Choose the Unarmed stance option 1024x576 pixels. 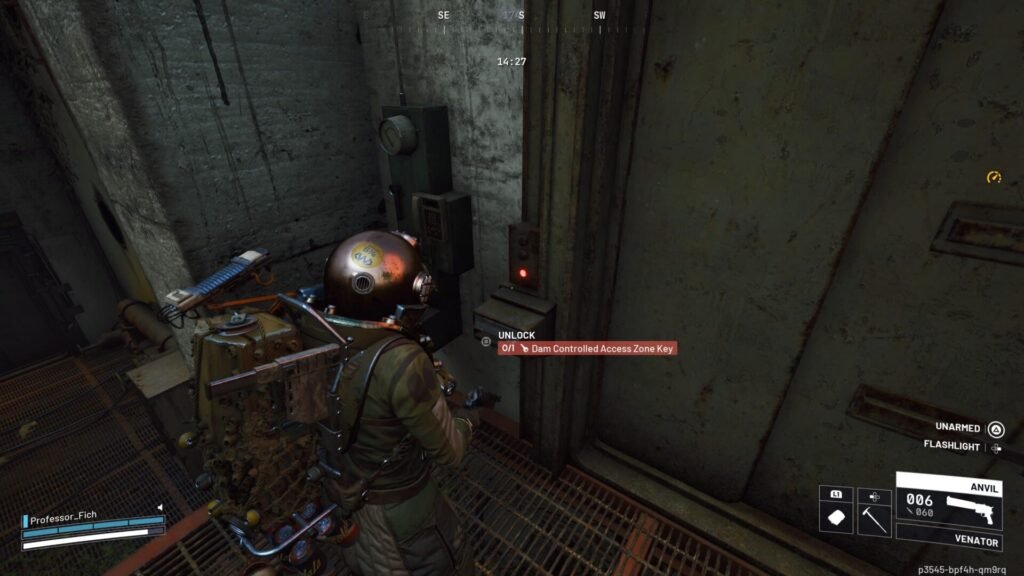968,427
